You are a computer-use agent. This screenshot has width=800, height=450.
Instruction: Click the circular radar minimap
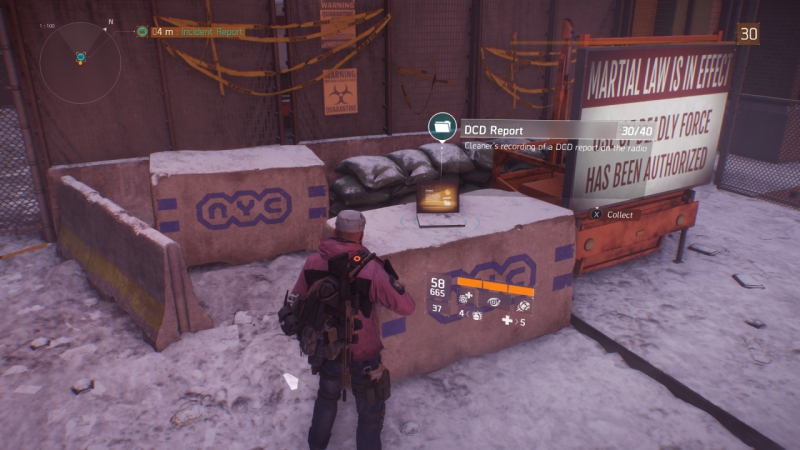point(80,62)
